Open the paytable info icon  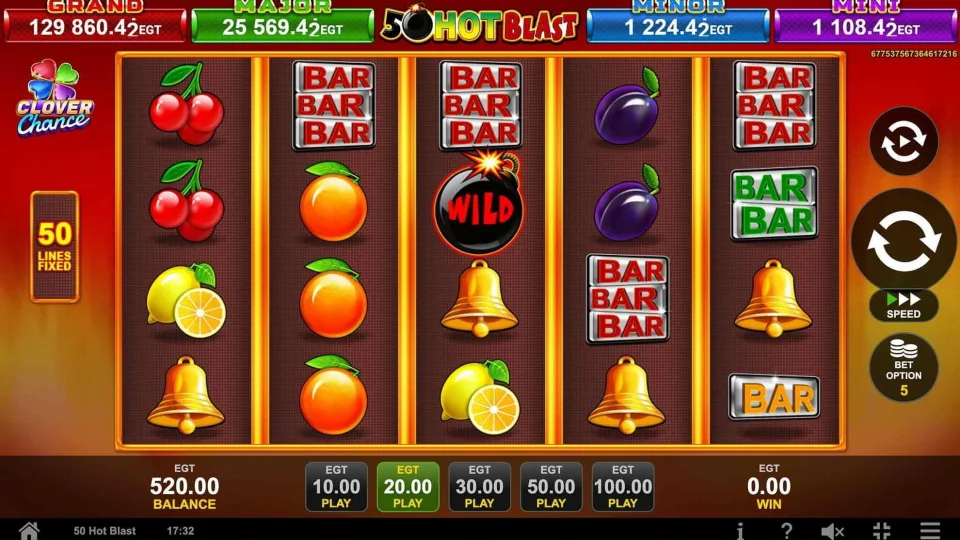(740, 530)
